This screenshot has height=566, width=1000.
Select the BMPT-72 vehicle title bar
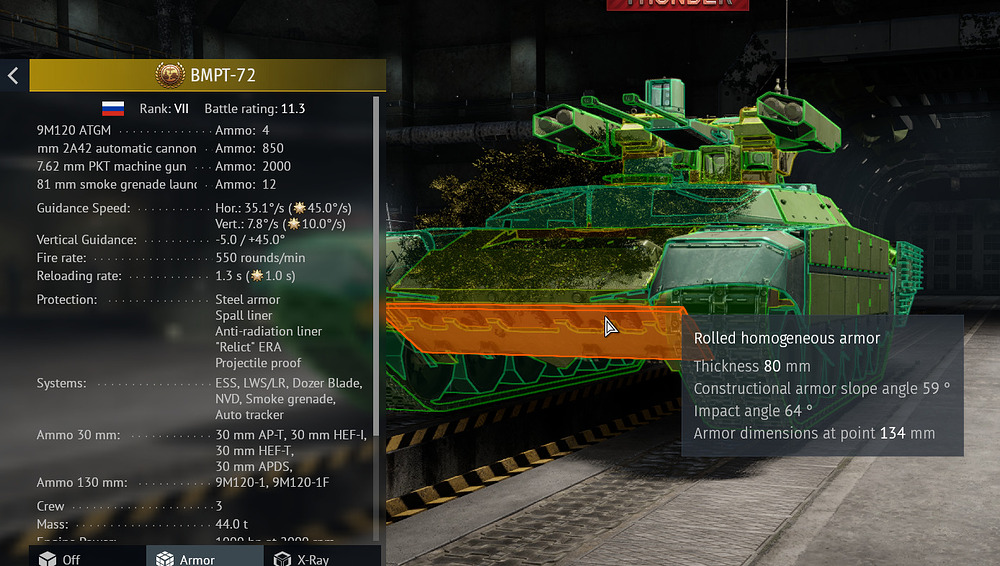click(x=208, y=75)
